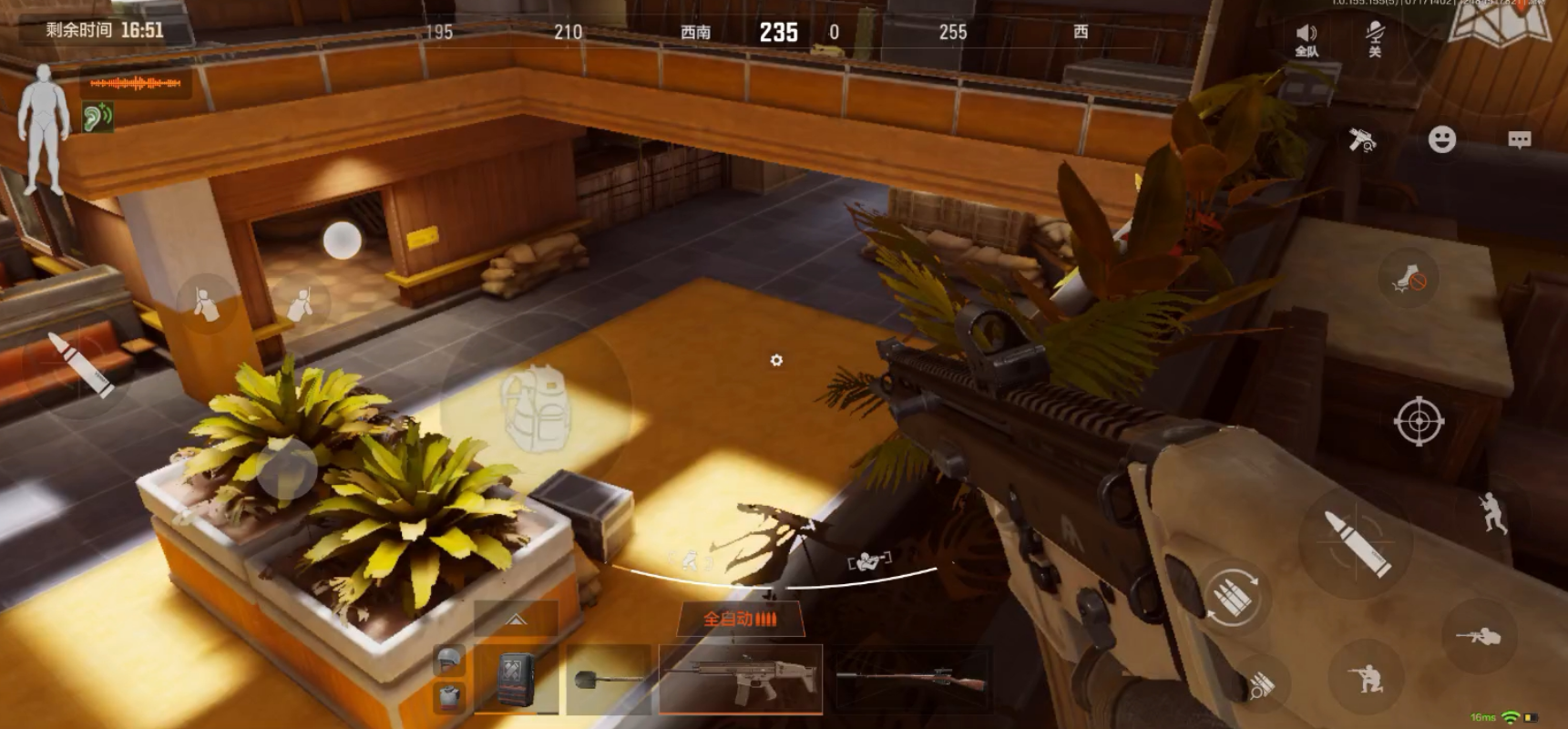Tap the aim-down-sights crosshair button
The image size is (1568, 729).
coord(1419,421)
